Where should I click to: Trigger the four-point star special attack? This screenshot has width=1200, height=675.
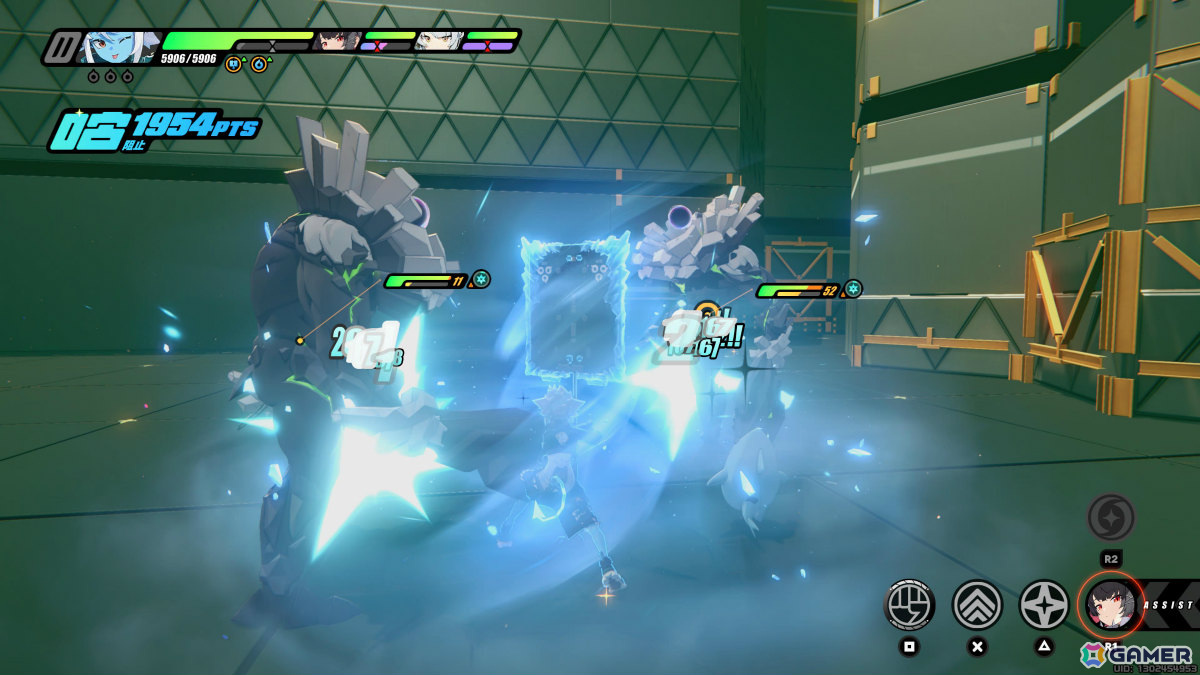(1043, 605)
